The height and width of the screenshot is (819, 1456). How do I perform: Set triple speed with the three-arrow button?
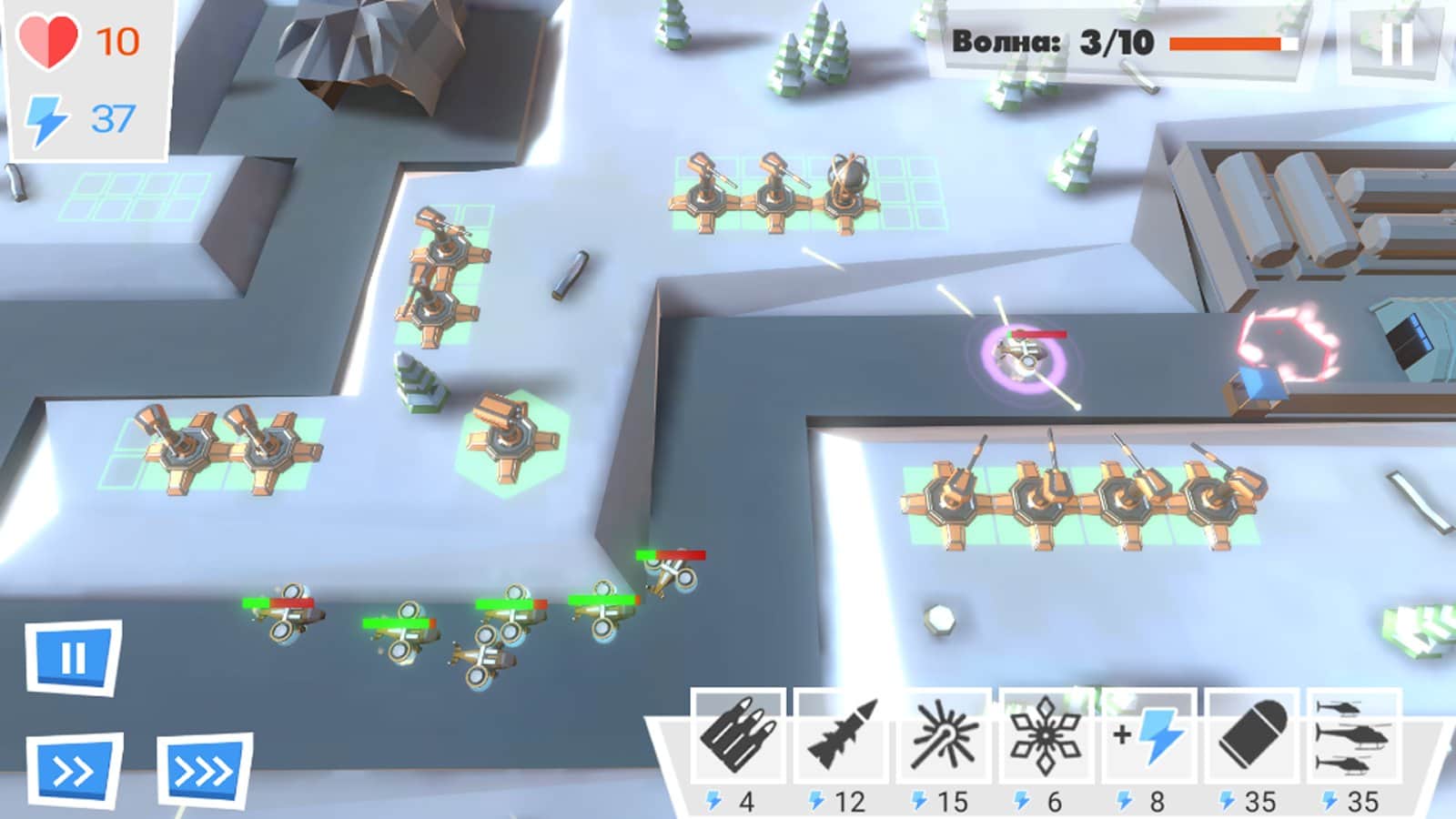click(204, 772)
